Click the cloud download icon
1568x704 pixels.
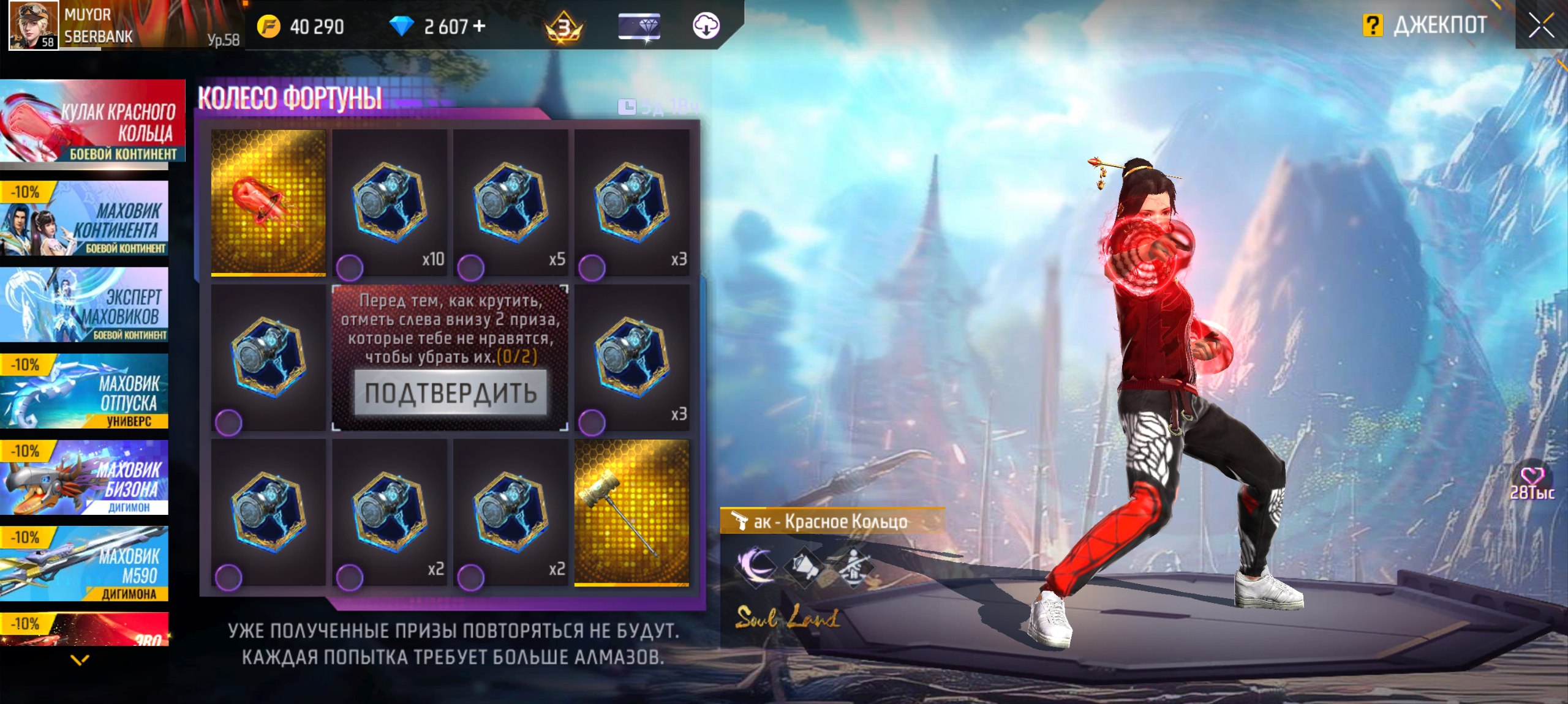pyautogui.click(x=706, y=26)
